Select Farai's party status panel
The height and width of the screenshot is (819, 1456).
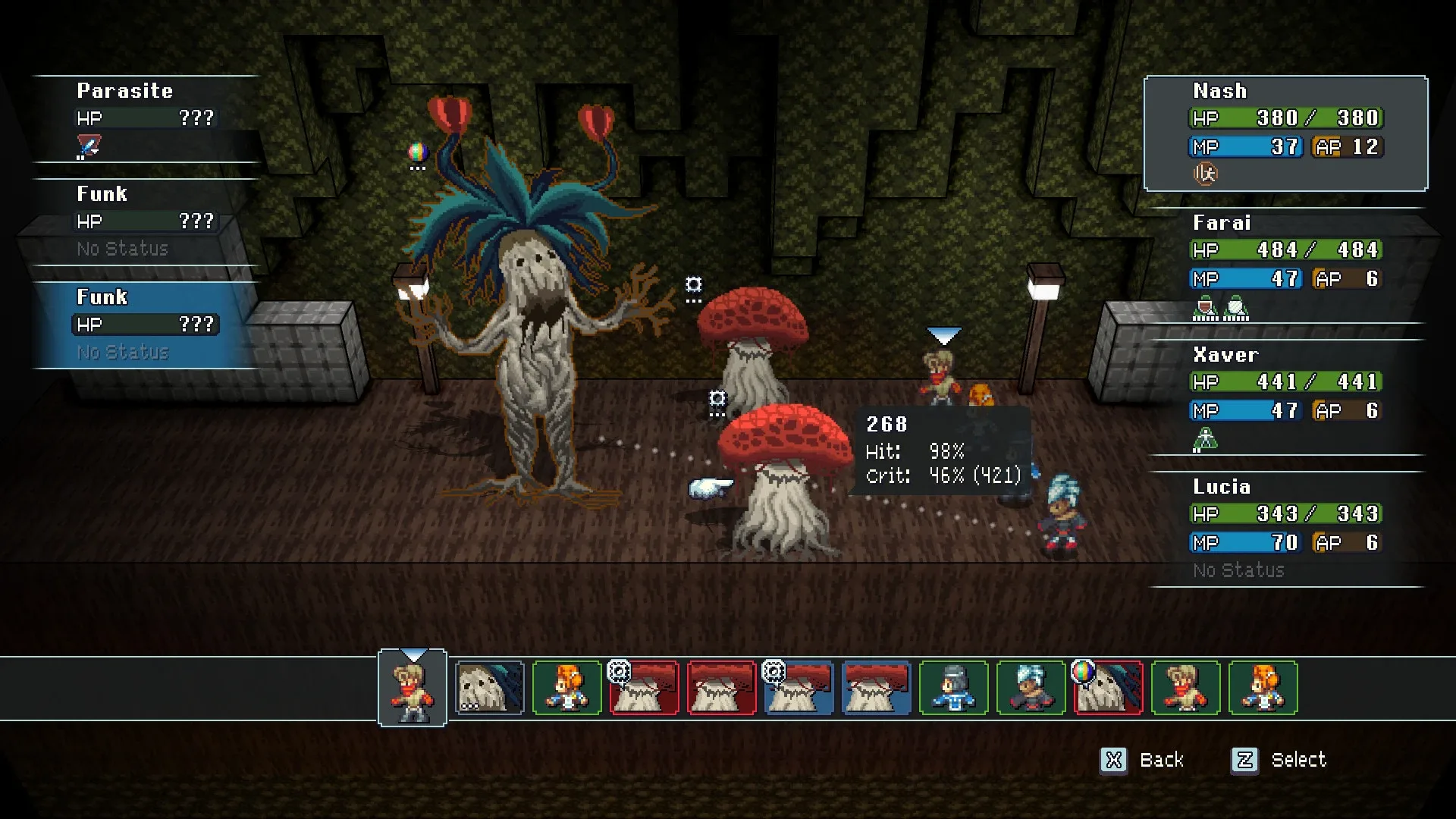tap(1285, 264)
